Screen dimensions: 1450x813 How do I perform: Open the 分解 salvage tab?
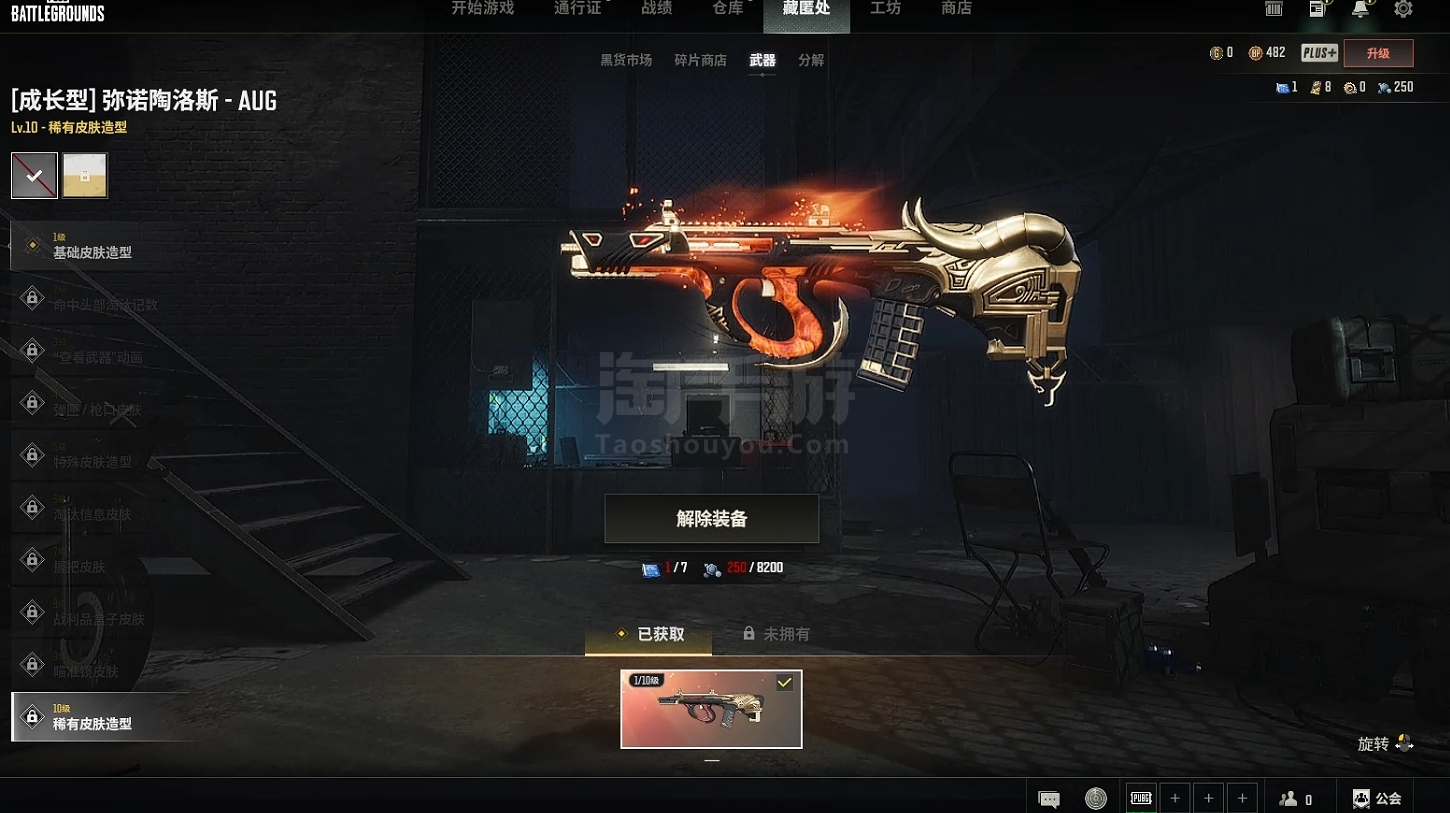(811, 60)
